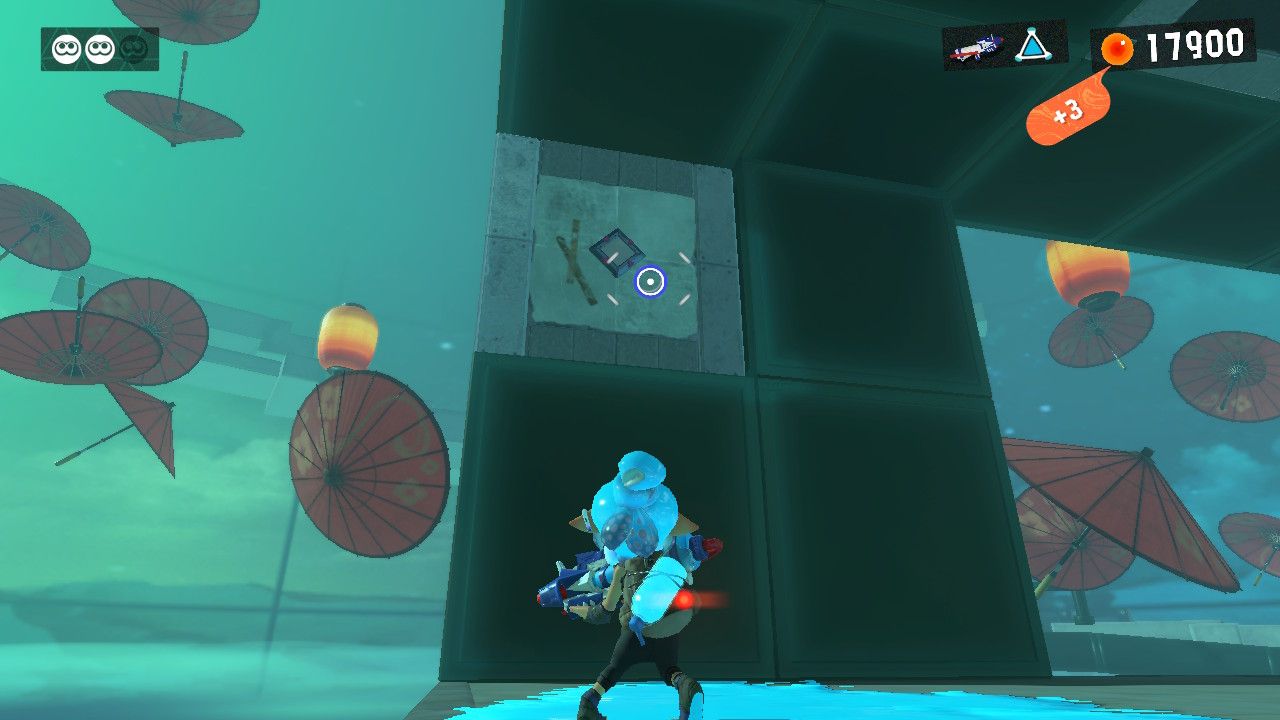Click the equipped Hero Shot weapon icon
The width and height of the screenshot is (1280, 720).
975,47
